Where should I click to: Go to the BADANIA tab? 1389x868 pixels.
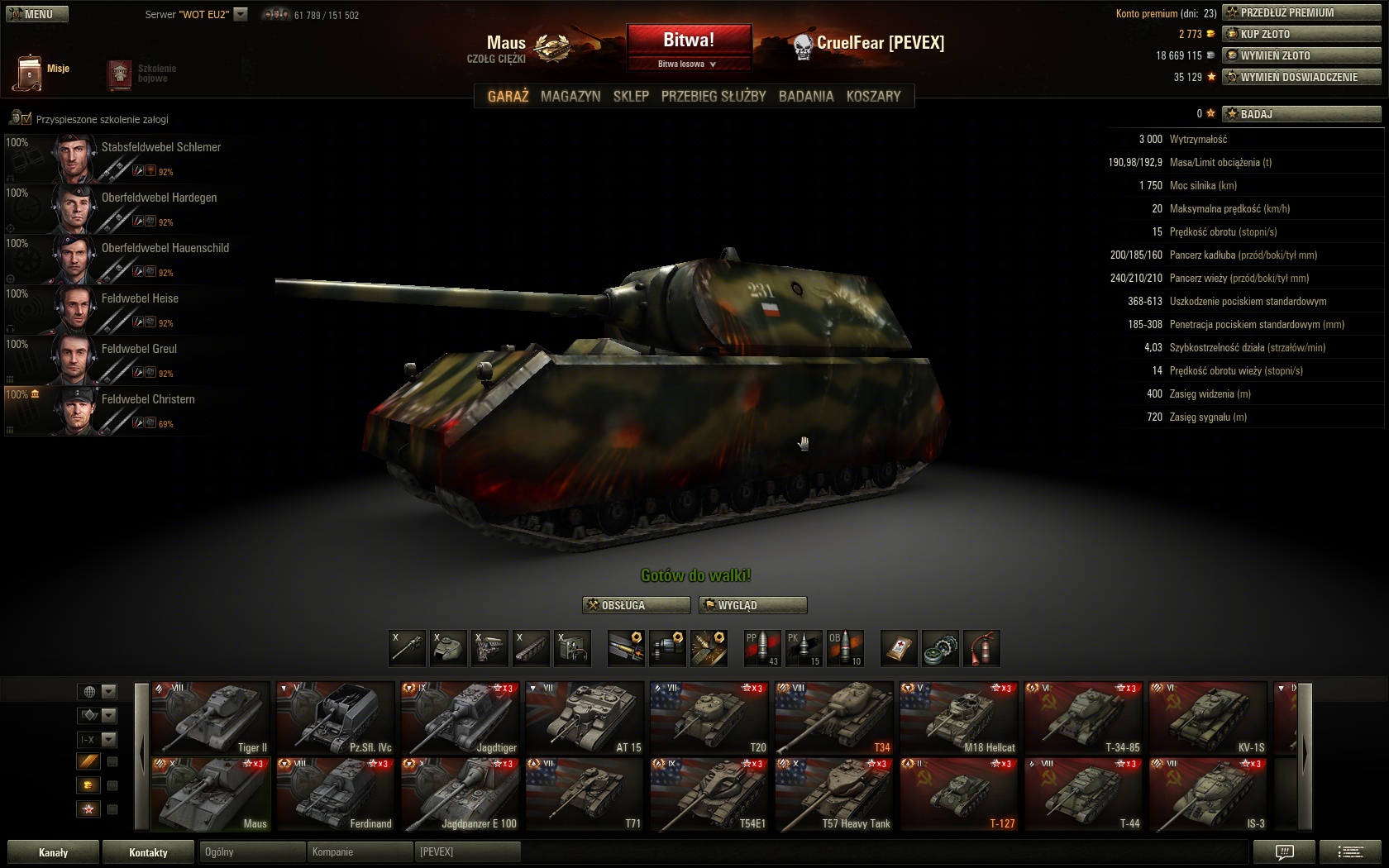point(806,96)
